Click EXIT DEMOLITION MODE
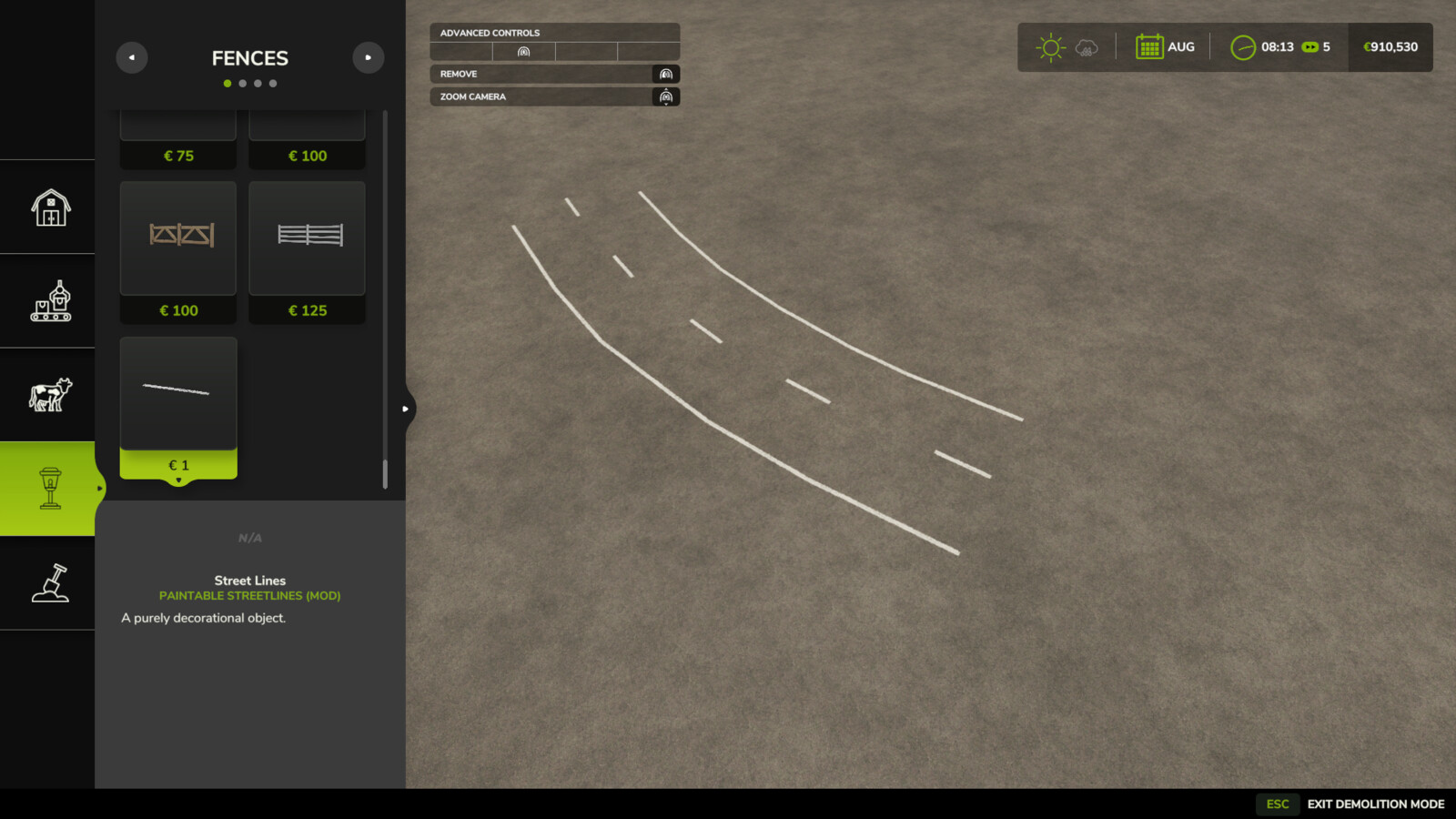This screenshot has height=819, width=1456. [x=1374, y=804]
